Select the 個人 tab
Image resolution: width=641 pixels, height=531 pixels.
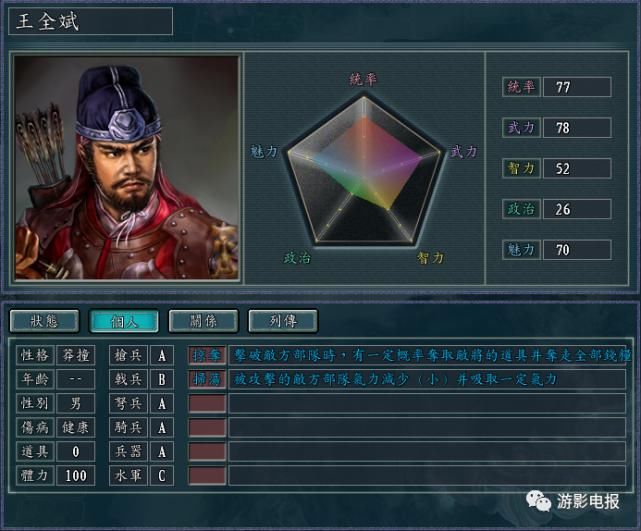click(123, 321)
